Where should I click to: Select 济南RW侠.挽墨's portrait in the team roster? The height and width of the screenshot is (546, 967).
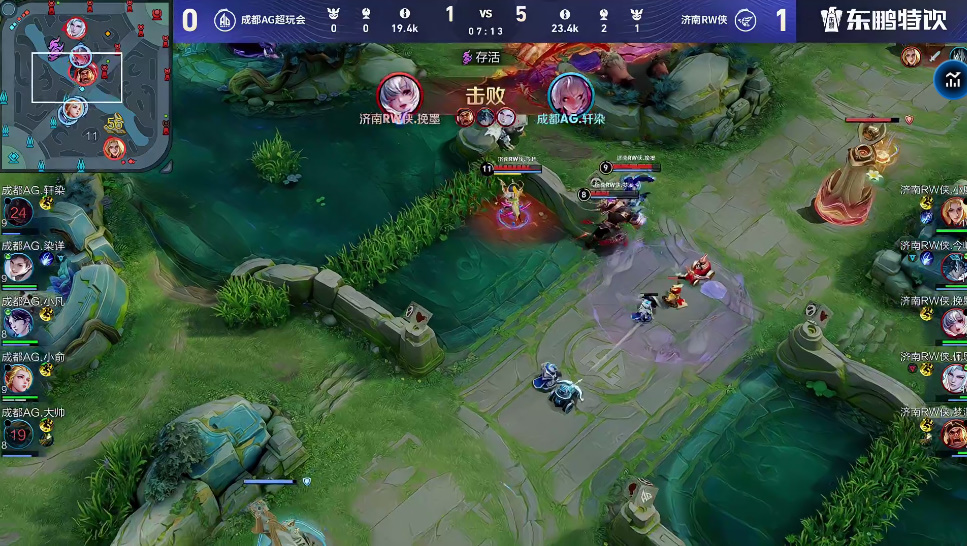click(953, 322)
